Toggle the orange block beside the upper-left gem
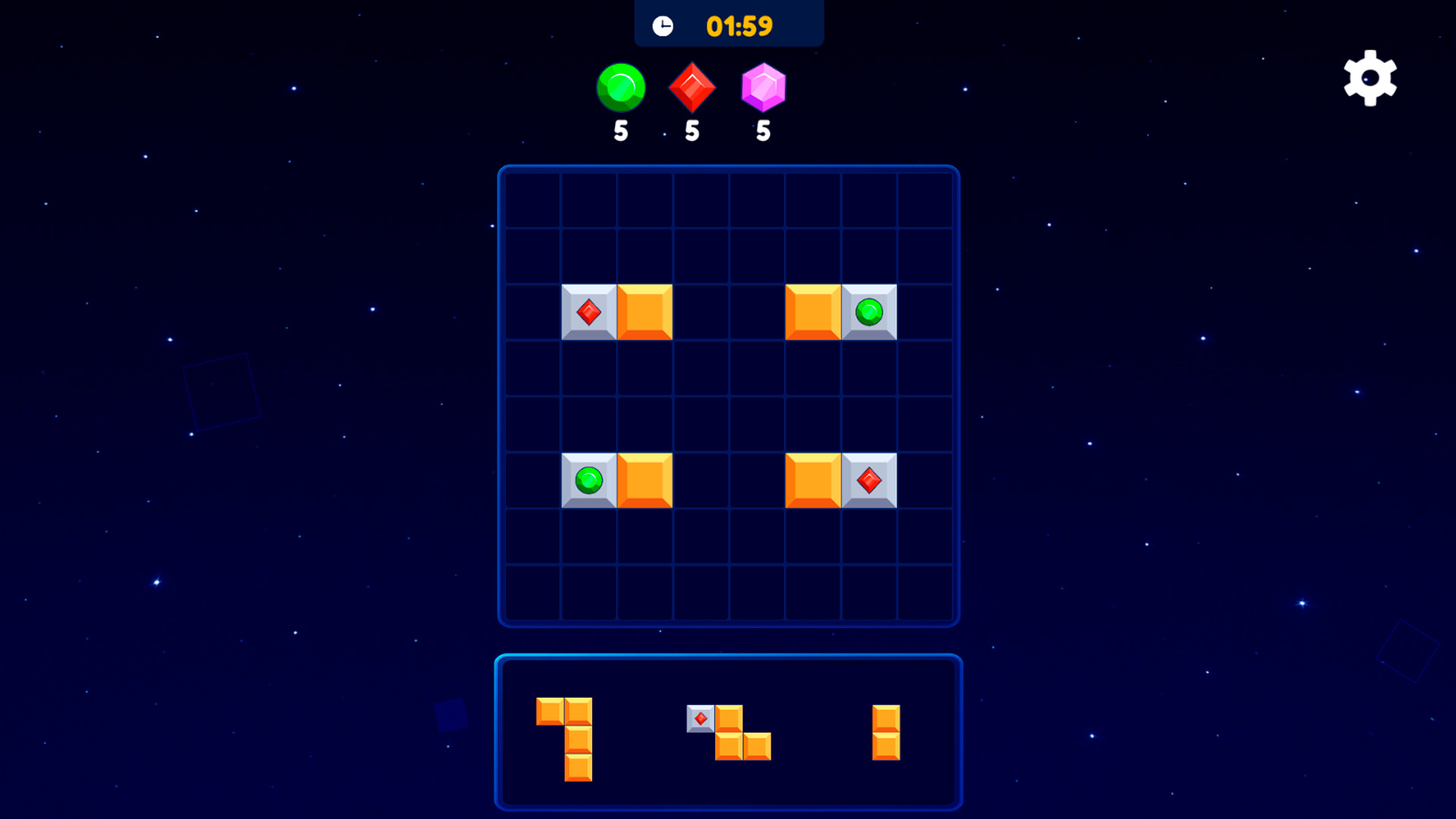The width and height of the screenshot is (1456, 819). point(645,312)
